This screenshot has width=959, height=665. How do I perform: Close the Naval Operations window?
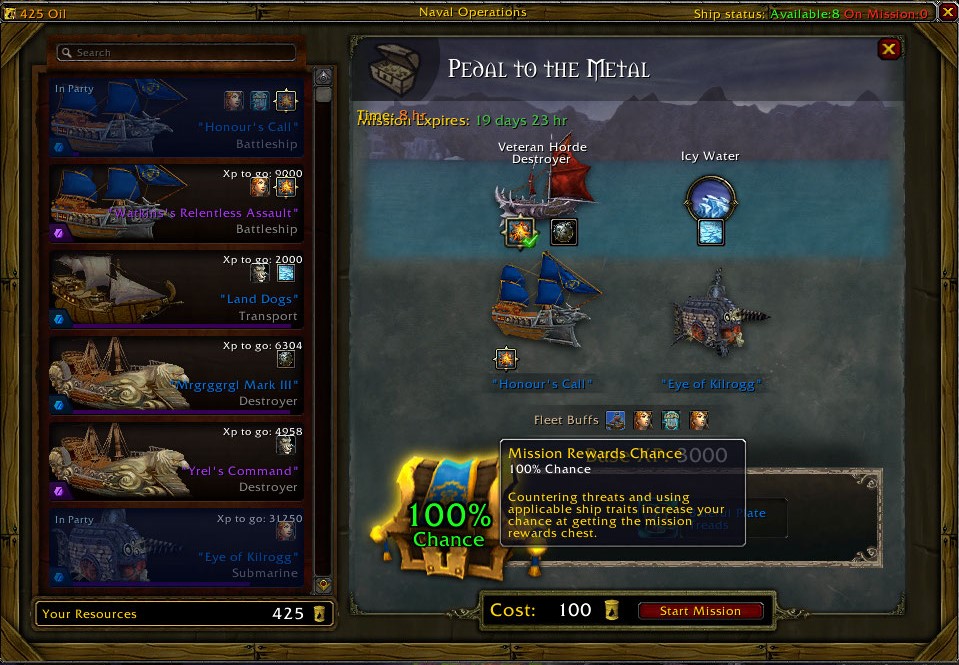click(x=947, y=13)
